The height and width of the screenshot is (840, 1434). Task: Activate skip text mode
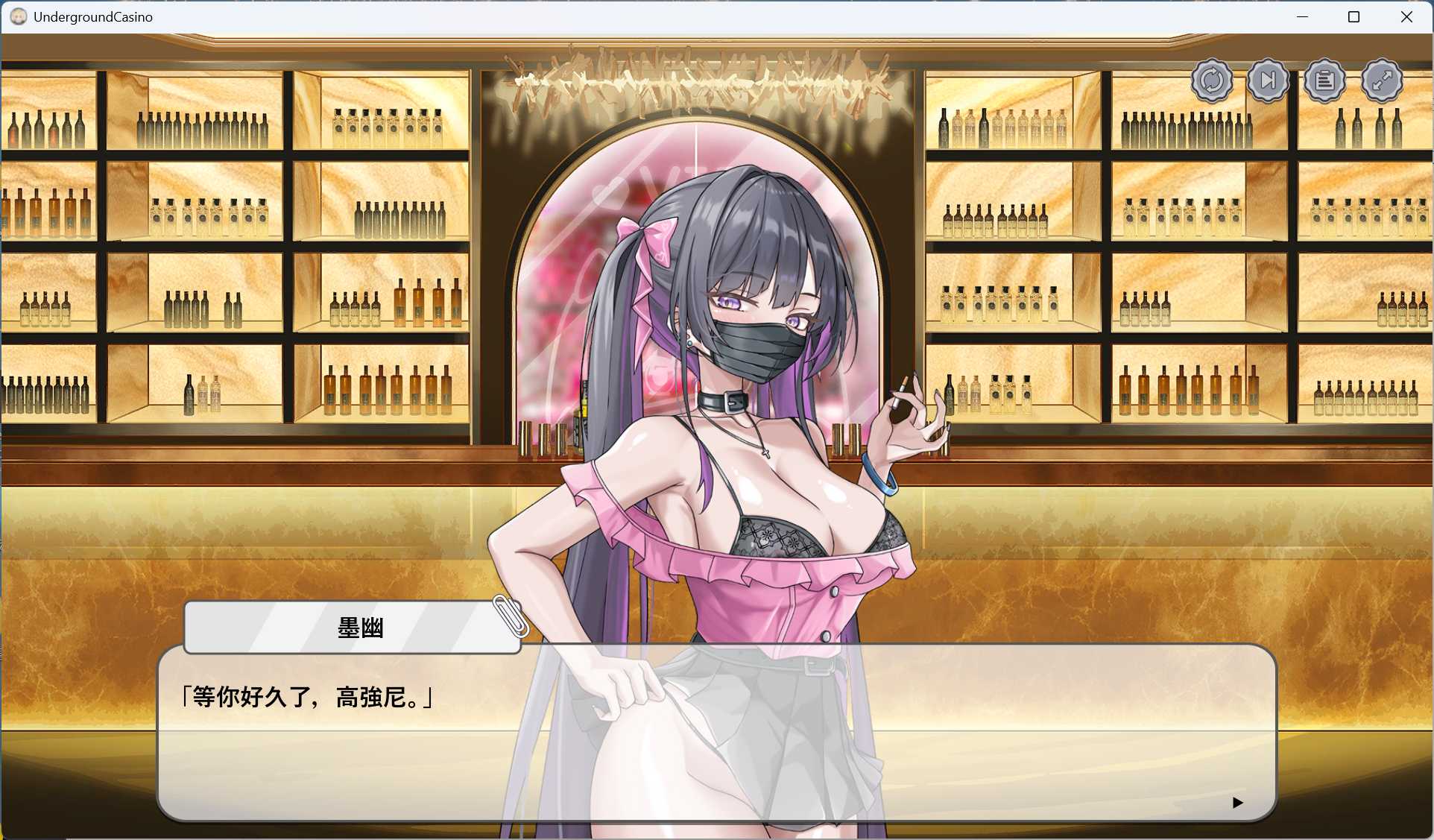coord(1268,80)
